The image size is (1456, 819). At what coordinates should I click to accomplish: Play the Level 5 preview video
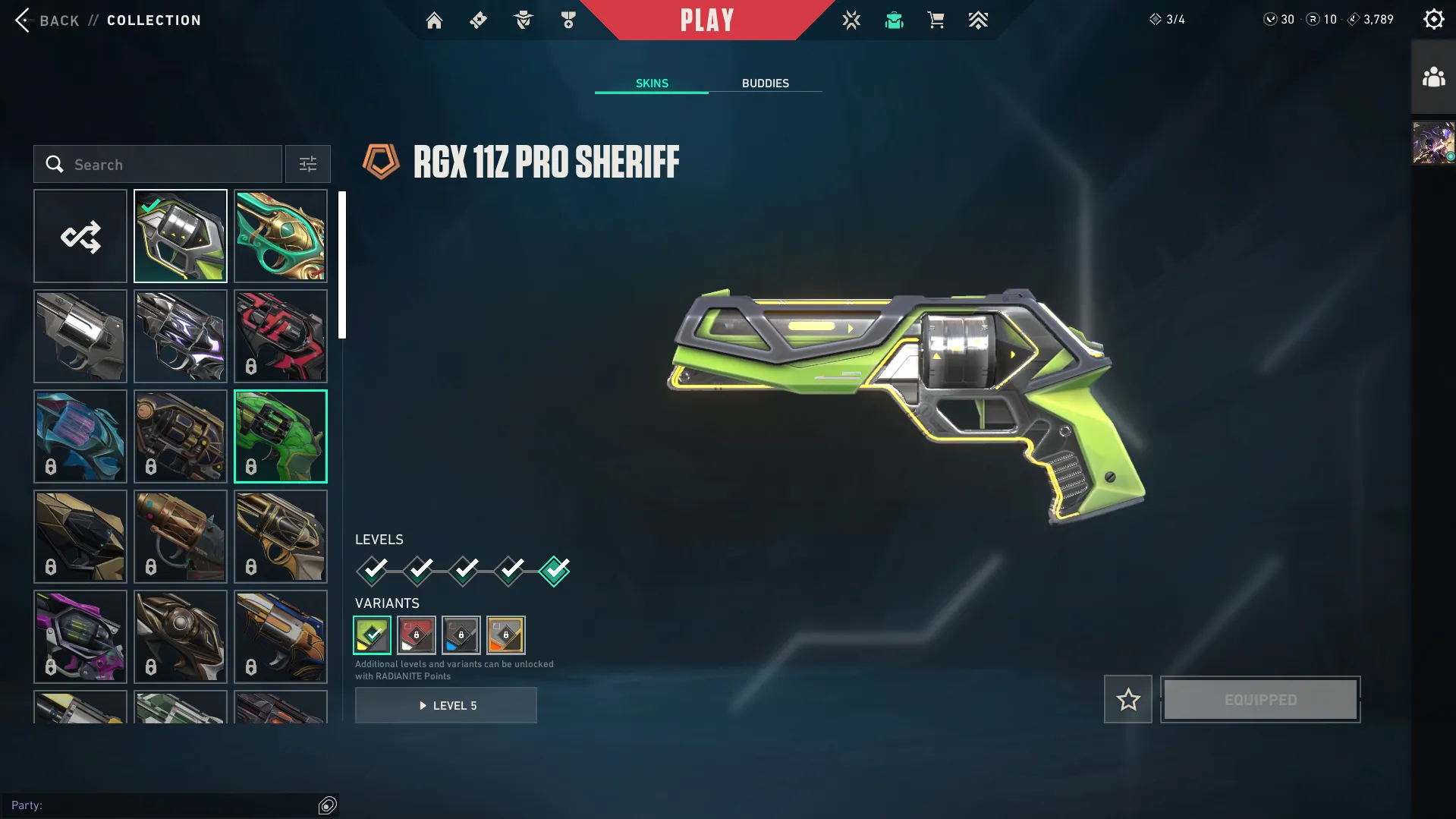point(446,705)
